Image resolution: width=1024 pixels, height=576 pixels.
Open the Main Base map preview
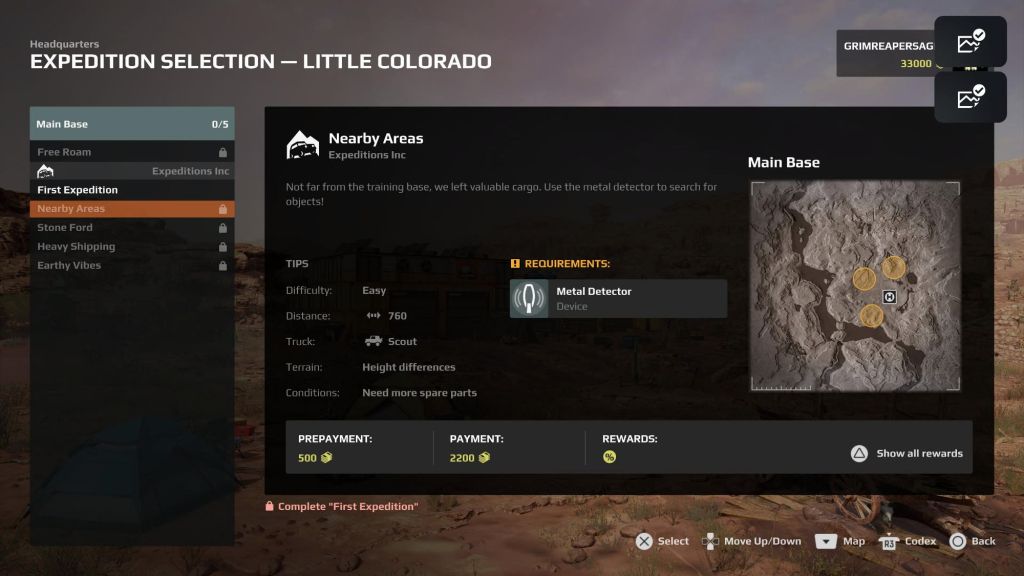[x=855, y=286]
